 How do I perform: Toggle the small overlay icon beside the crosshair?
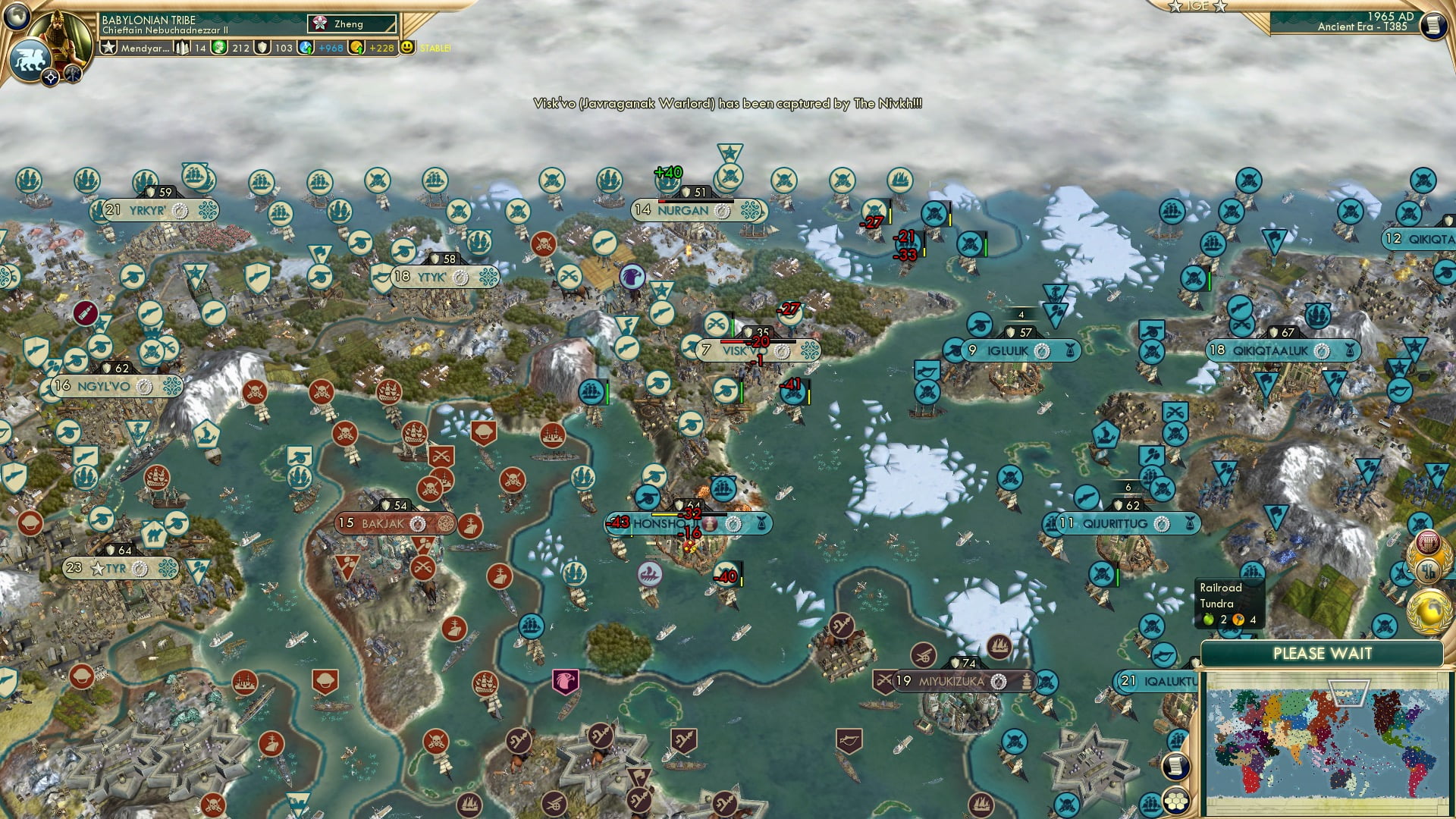[72, 76]
